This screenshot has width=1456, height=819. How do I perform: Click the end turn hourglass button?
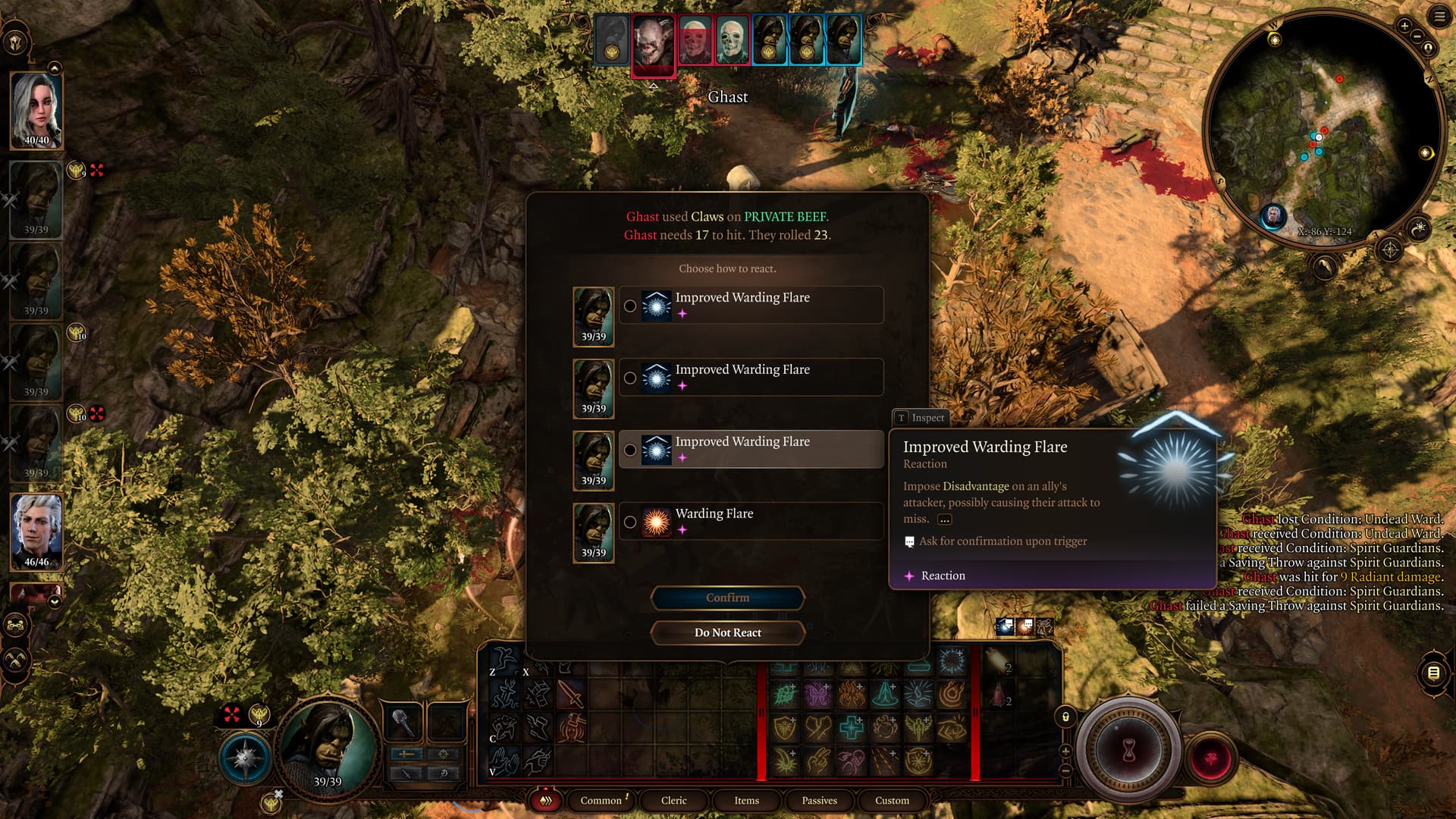tap(1128, 751)
